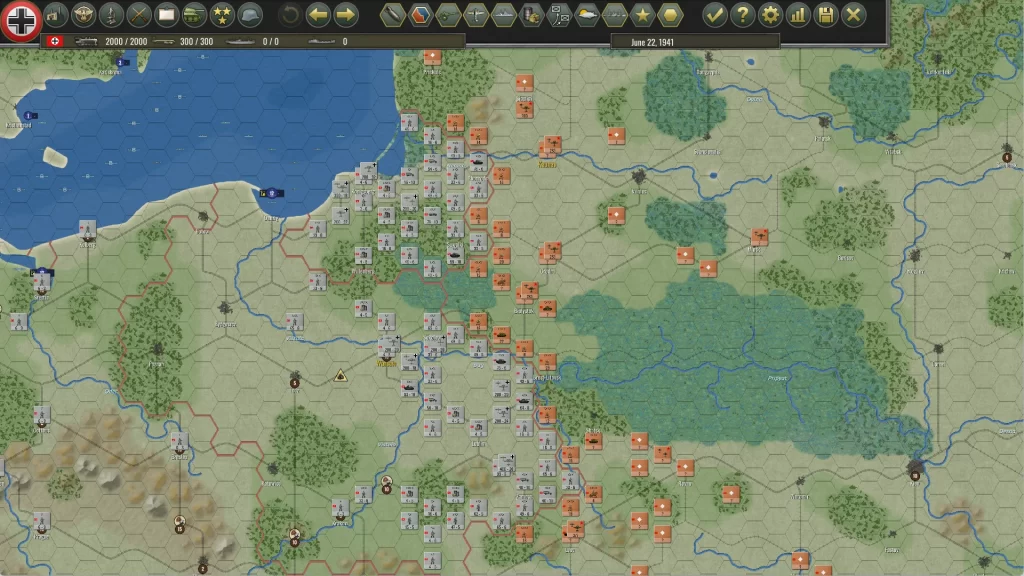Show statistics with the bar chart button
The image size is (1024, 576).
pos(798,15)
